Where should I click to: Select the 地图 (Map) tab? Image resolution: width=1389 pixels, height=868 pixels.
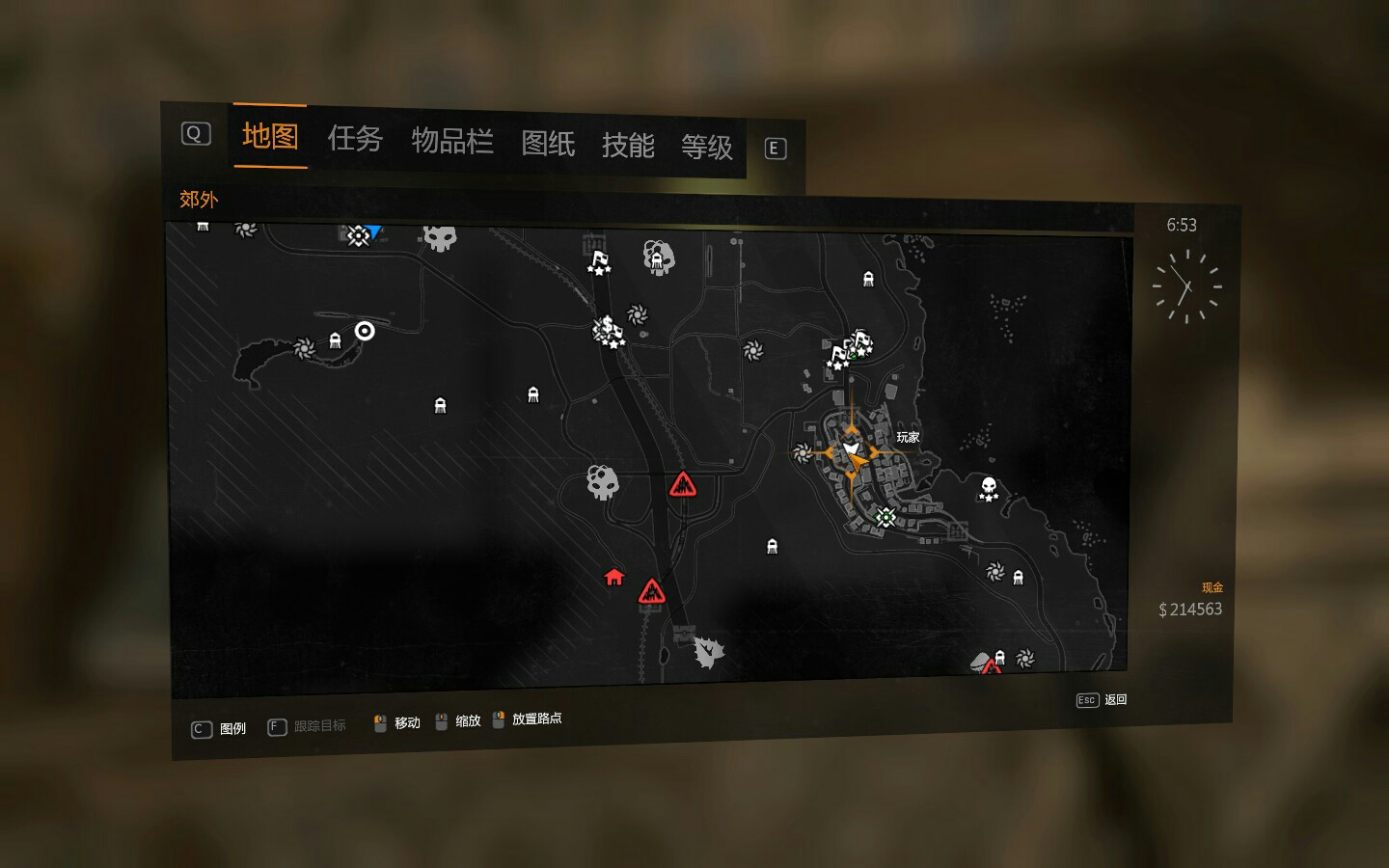tap(270, 136)
